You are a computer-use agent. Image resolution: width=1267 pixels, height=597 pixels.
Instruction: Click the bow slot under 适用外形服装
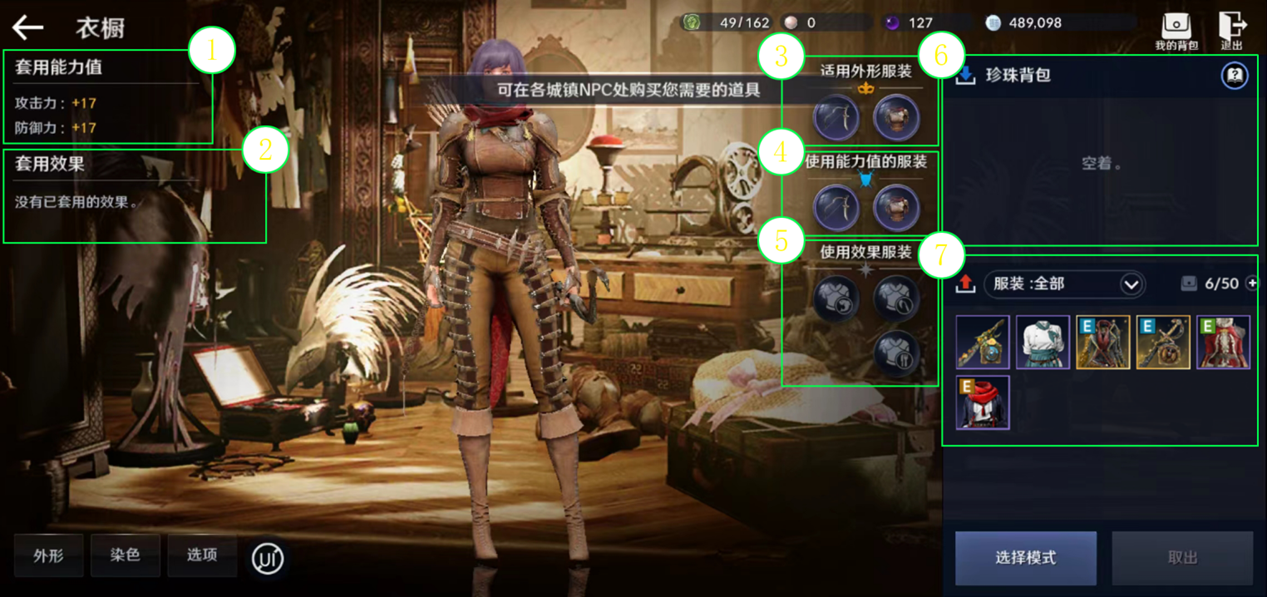click(x=836, y=118)
